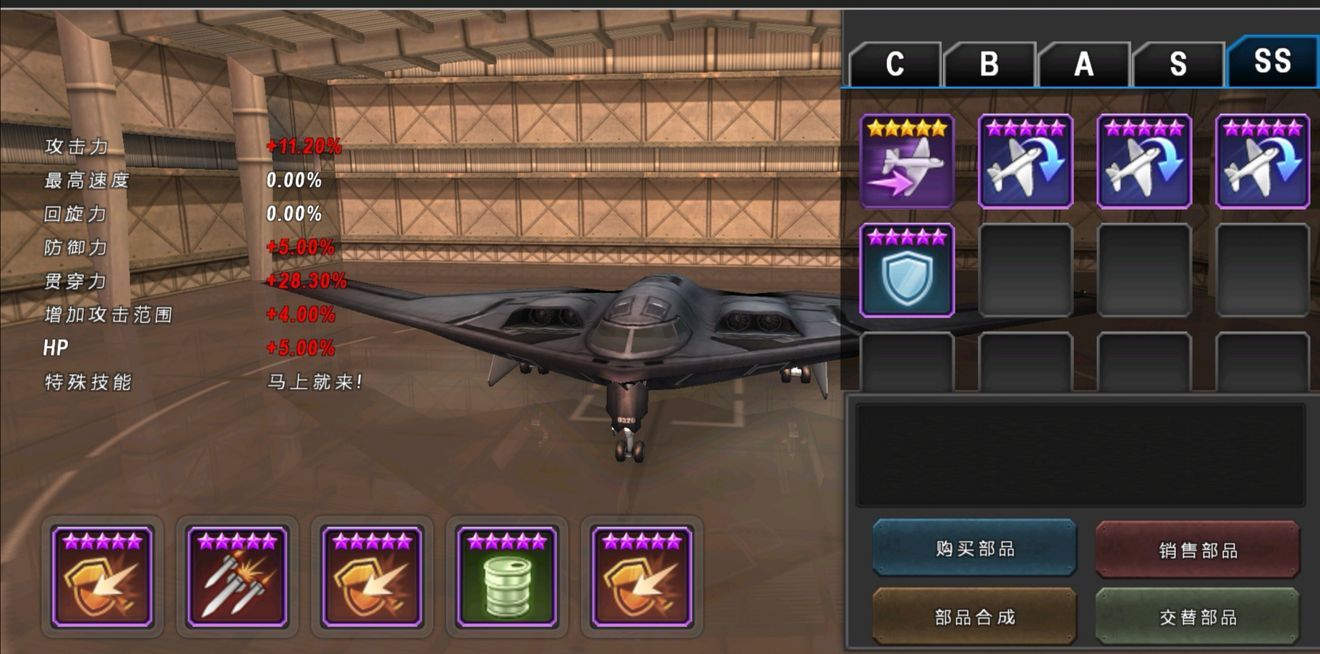Viewport: 1320px width, 654px height.
Task: Select the gold-star plane speed part
Action: pos(907,161)
